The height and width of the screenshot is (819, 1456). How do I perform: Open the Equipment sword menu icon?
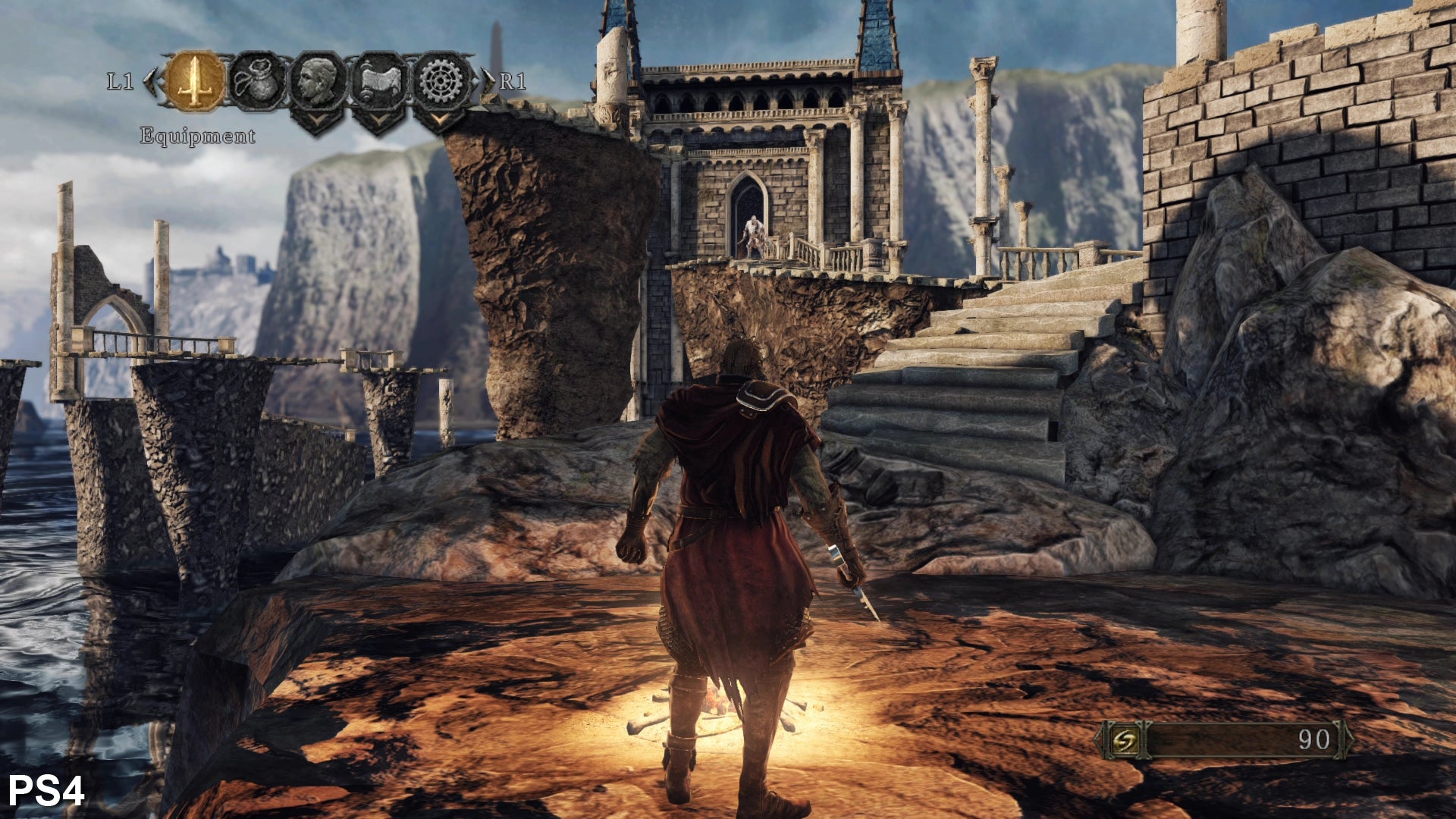[x=195, y=81]
